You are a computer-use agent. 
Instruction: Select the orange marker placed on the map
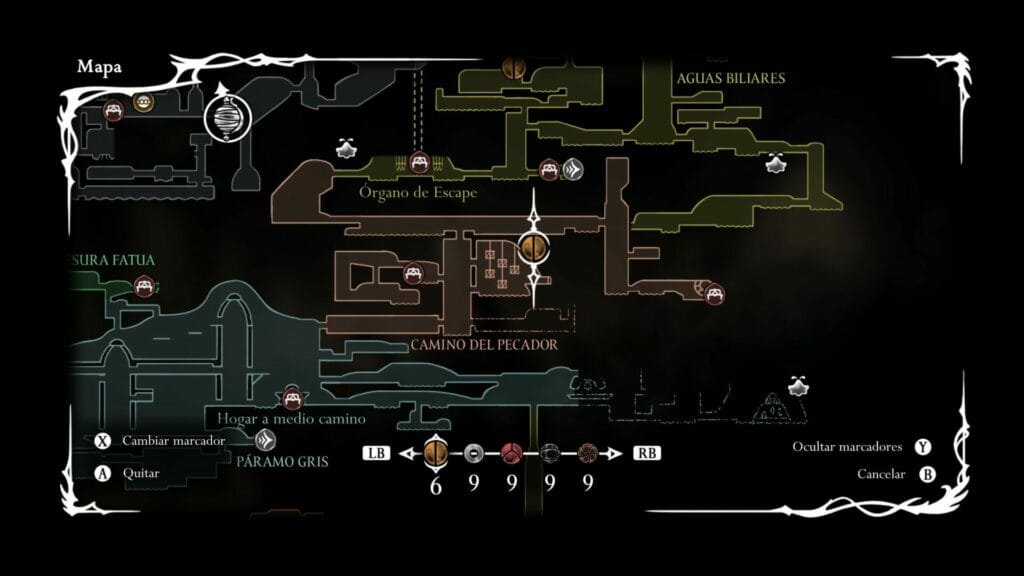tap(534, 248)
